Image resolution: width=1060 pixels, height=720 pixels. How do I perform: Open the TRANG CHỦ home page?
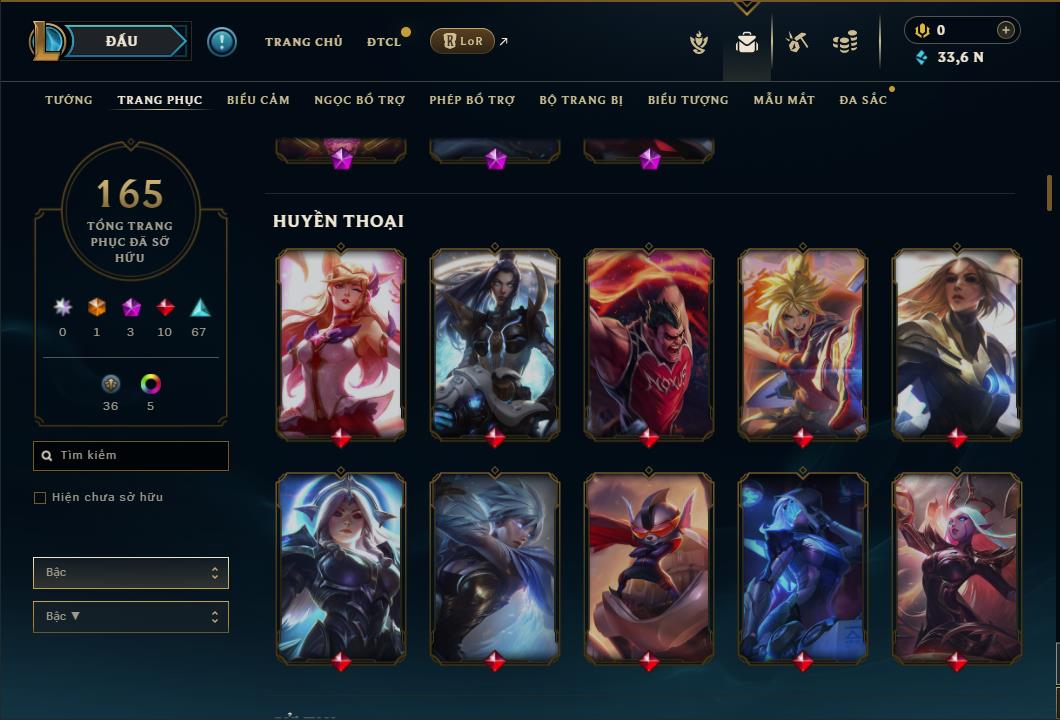pos(303,42)
